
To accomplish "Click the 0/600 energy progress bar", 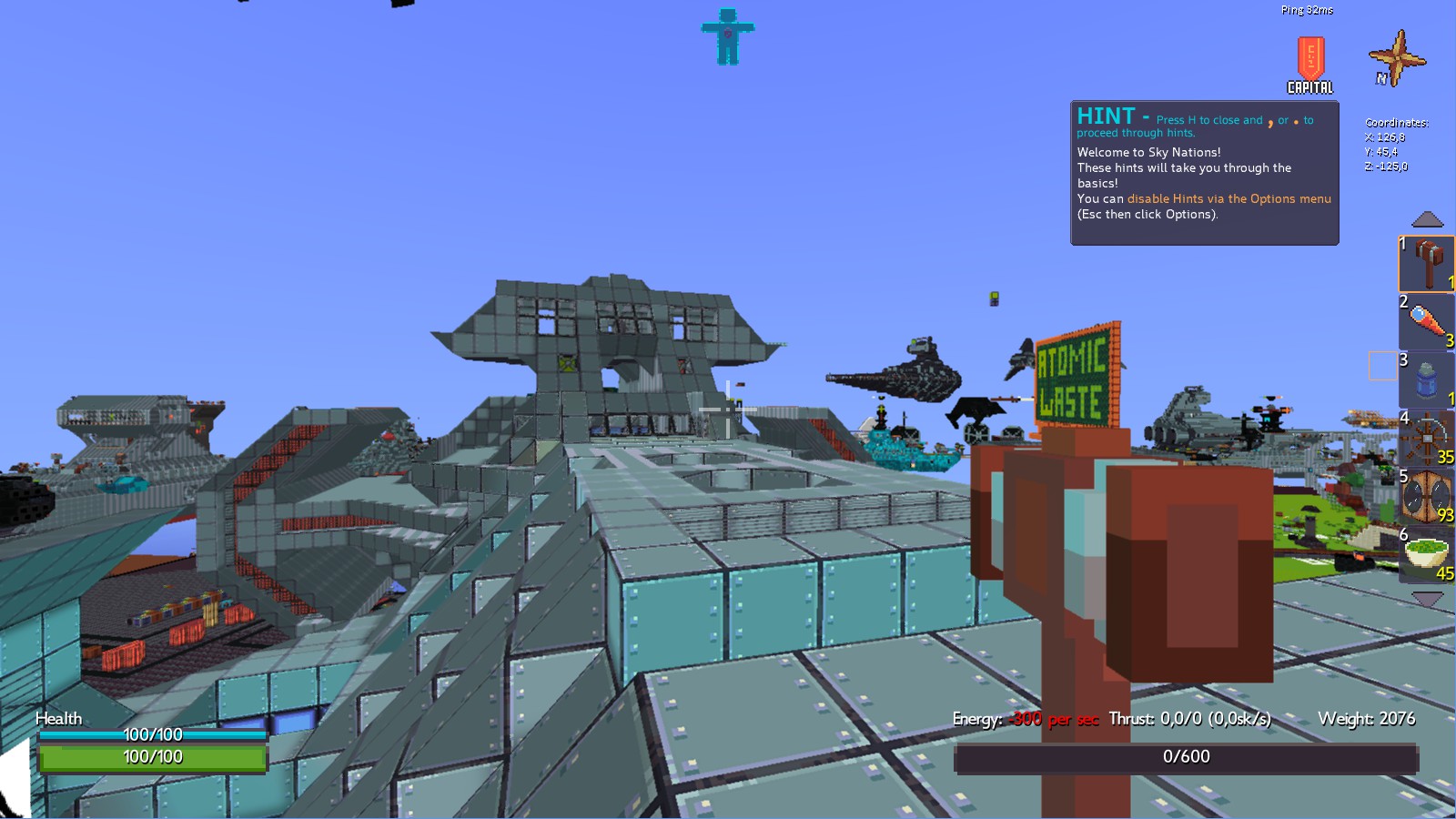I will click(x=1188, y=755).
